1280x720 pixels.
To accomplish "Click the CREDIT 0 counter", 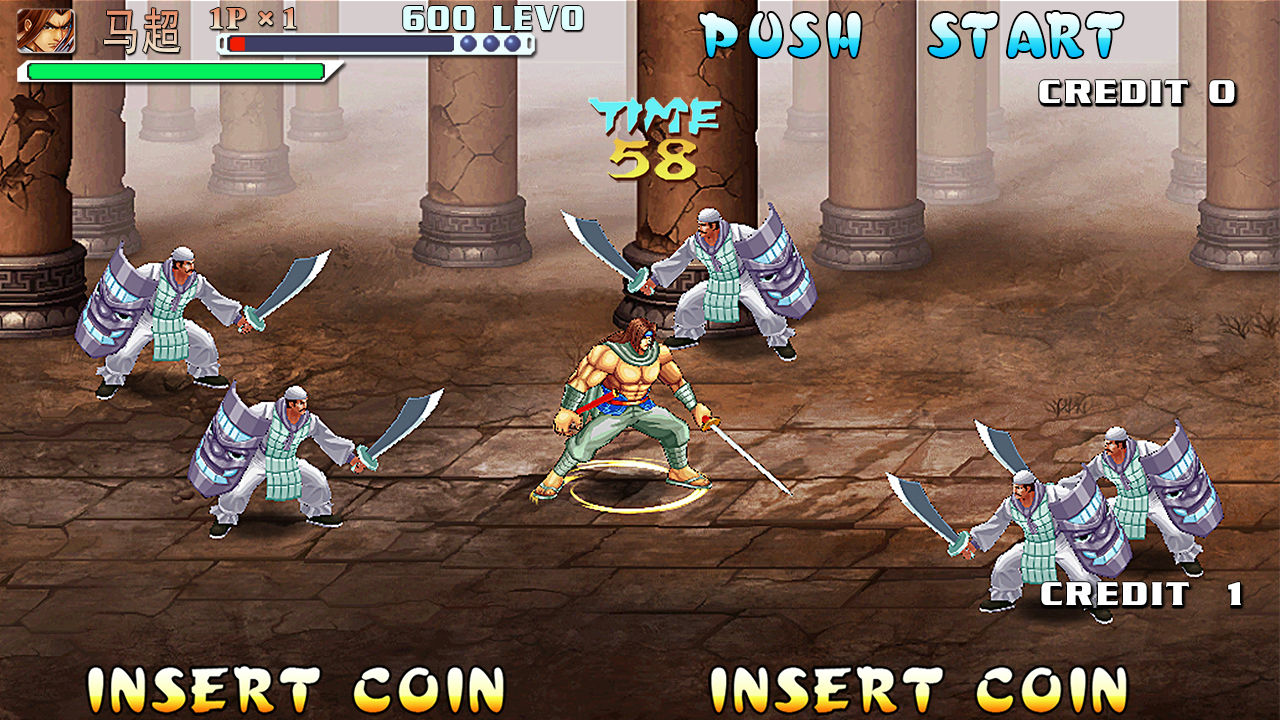I will pos(1138,90).
